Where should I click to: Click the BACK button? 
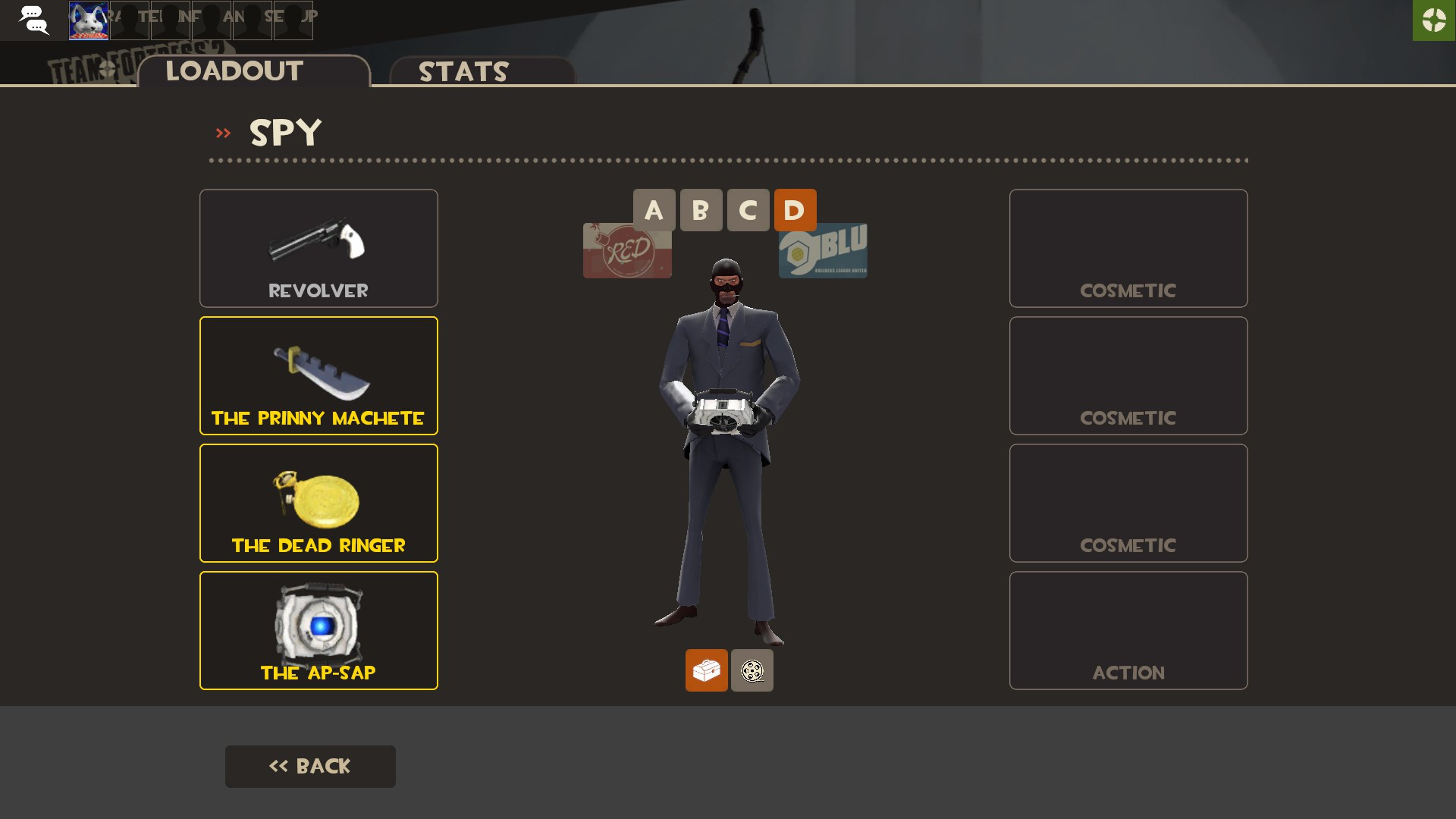pos(310,766)
